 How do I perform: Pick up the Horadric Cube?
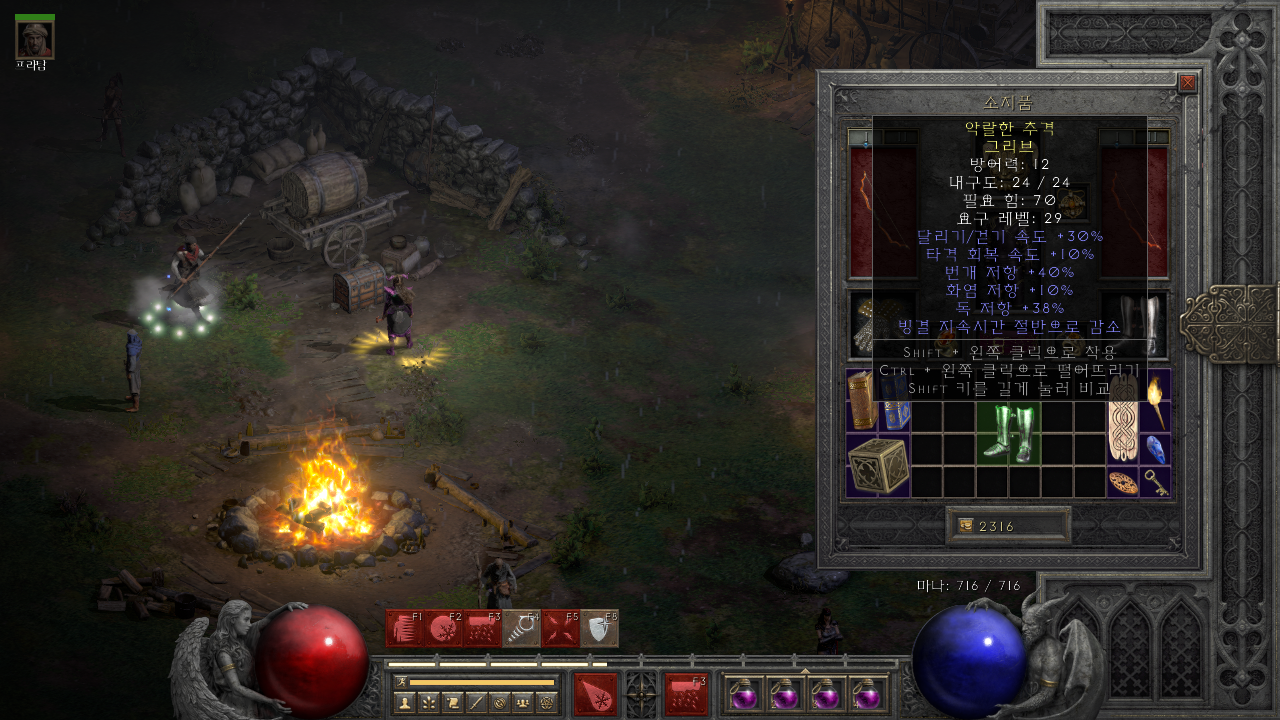878,465
